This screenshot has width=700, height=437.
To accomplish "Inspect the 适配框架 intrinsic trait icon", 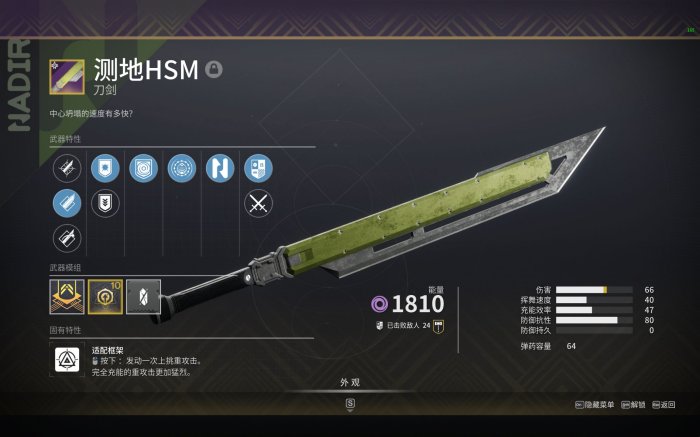I will pyautogui.click(x=67, y=360).
